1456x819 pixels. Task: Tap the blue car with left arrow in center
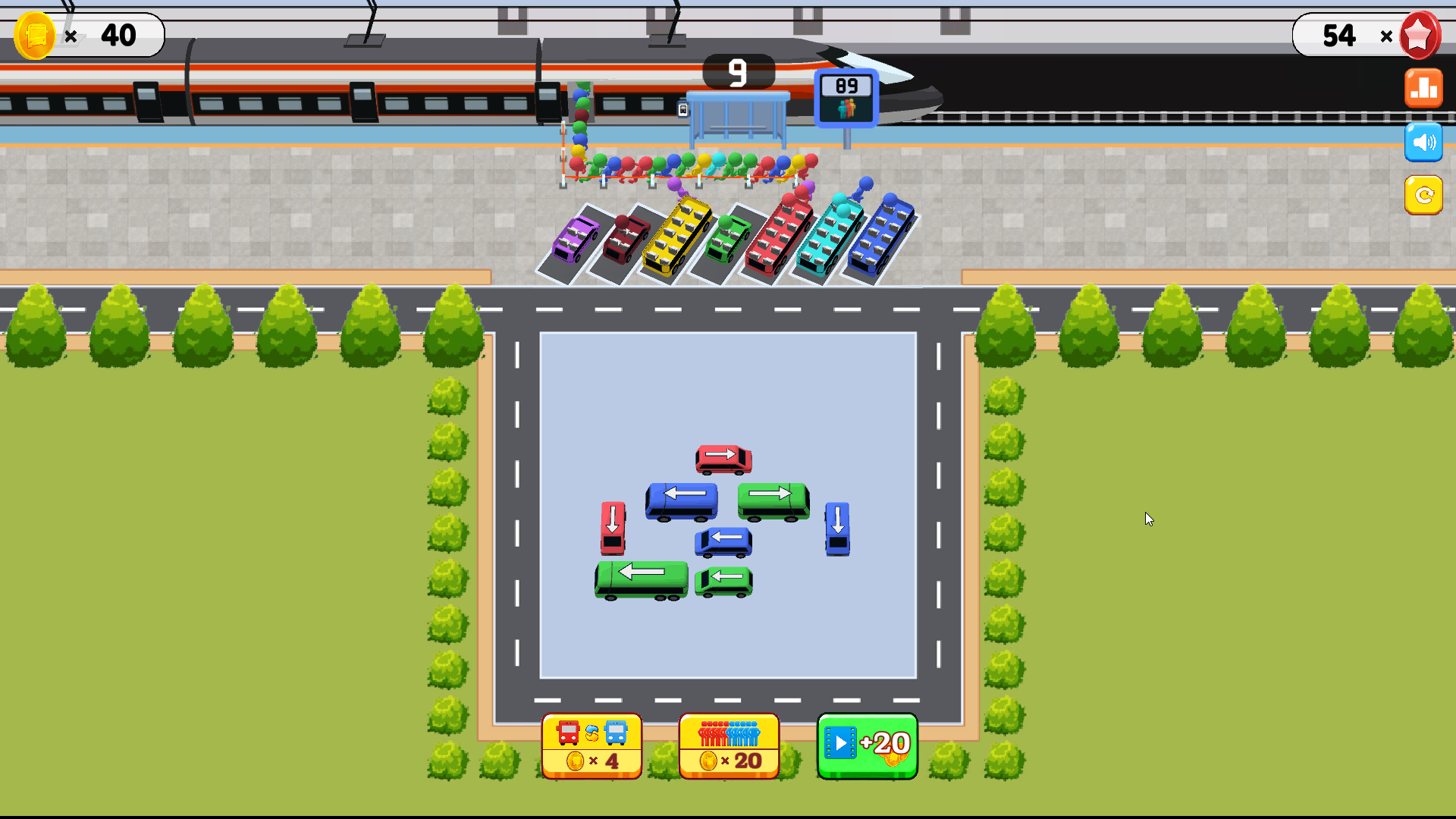[x=722, y=541]
